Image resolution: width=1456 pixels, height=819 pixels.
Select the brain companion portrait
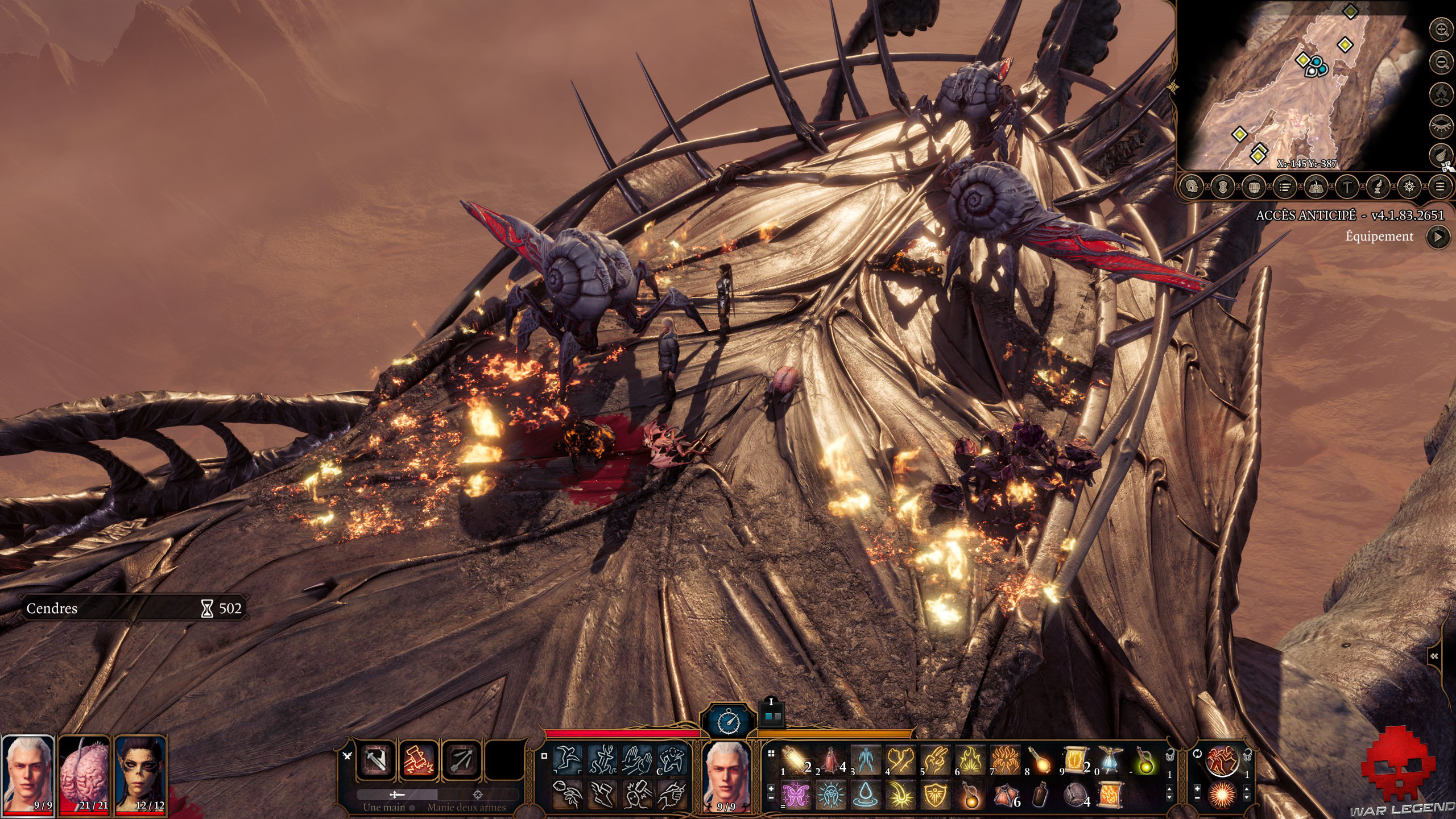[84, 775]
